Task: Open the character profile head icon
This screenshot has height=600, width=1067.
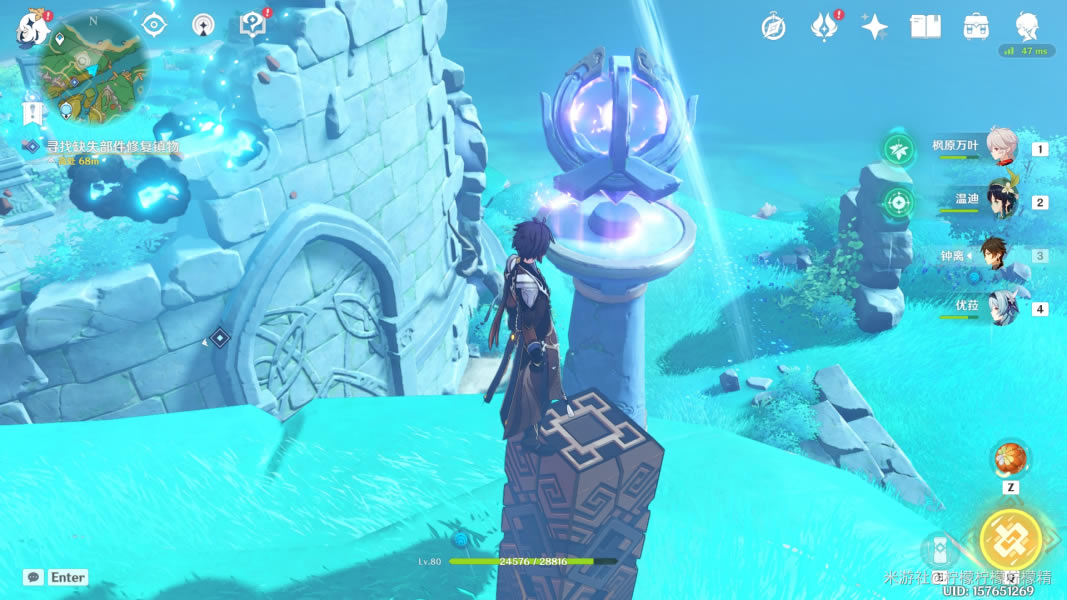Action: click(1026, 27)
